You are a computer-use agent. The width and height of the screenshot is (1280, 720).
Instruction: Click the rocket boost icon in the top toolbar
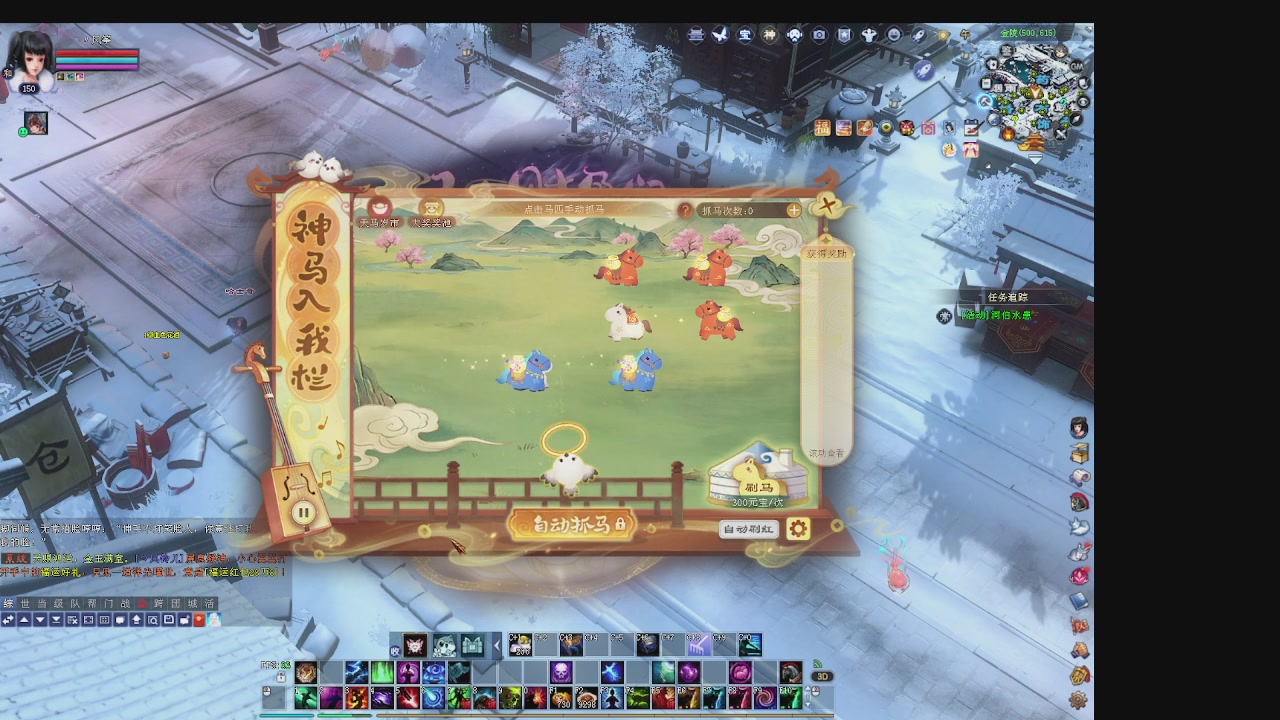(x=918, y=34)
